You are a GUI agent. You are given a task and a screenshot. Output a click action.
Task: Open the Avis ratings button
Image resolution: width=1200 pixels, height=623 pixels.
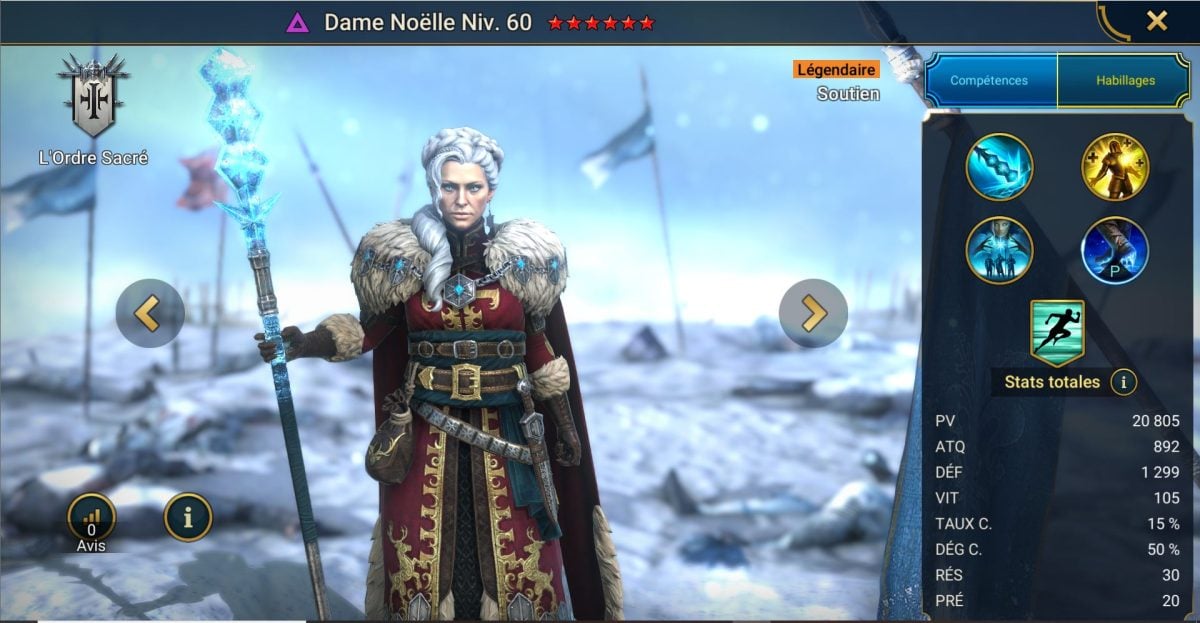tap(91, 519)
